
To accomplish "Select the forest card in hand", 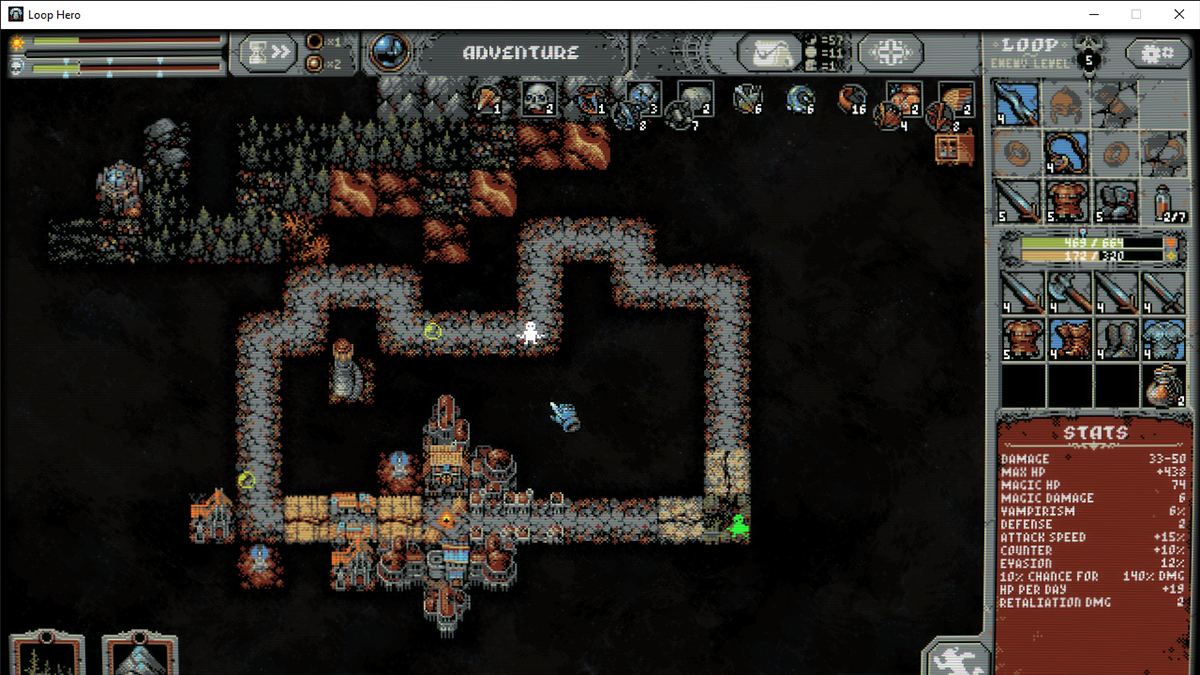I will 45,655.
